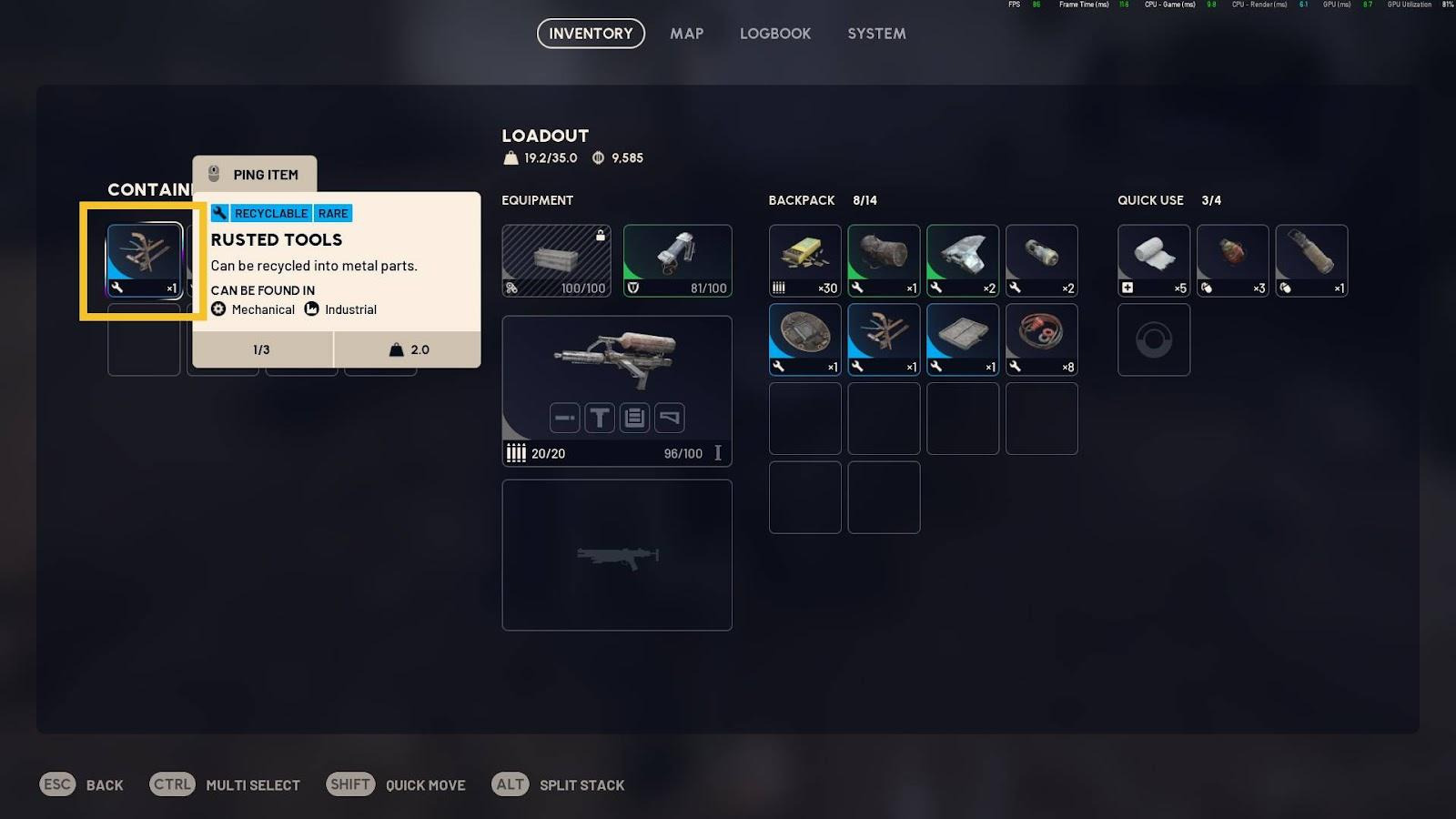This screenshot has height=819, width=1456.
Task: Select the Rusted Tools in the container
Action: [145, 260]
